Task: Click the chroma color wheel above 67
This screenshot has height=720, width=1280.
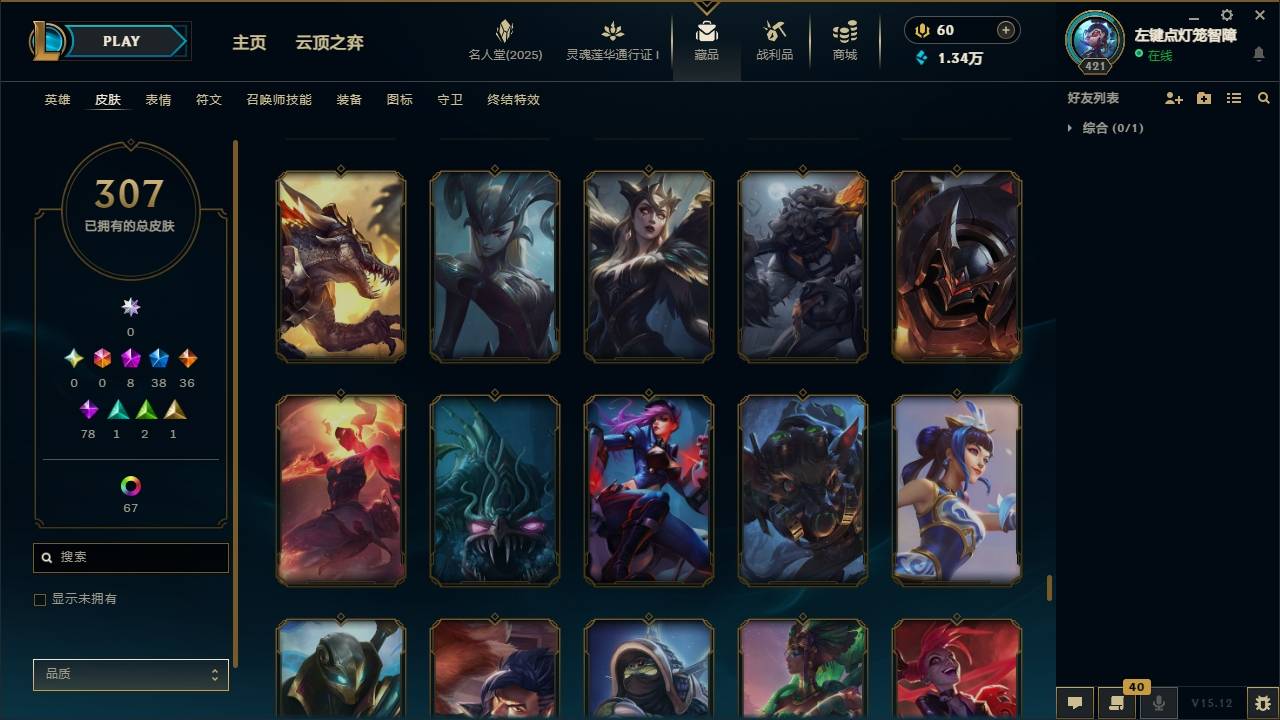Action: point(130,488)
